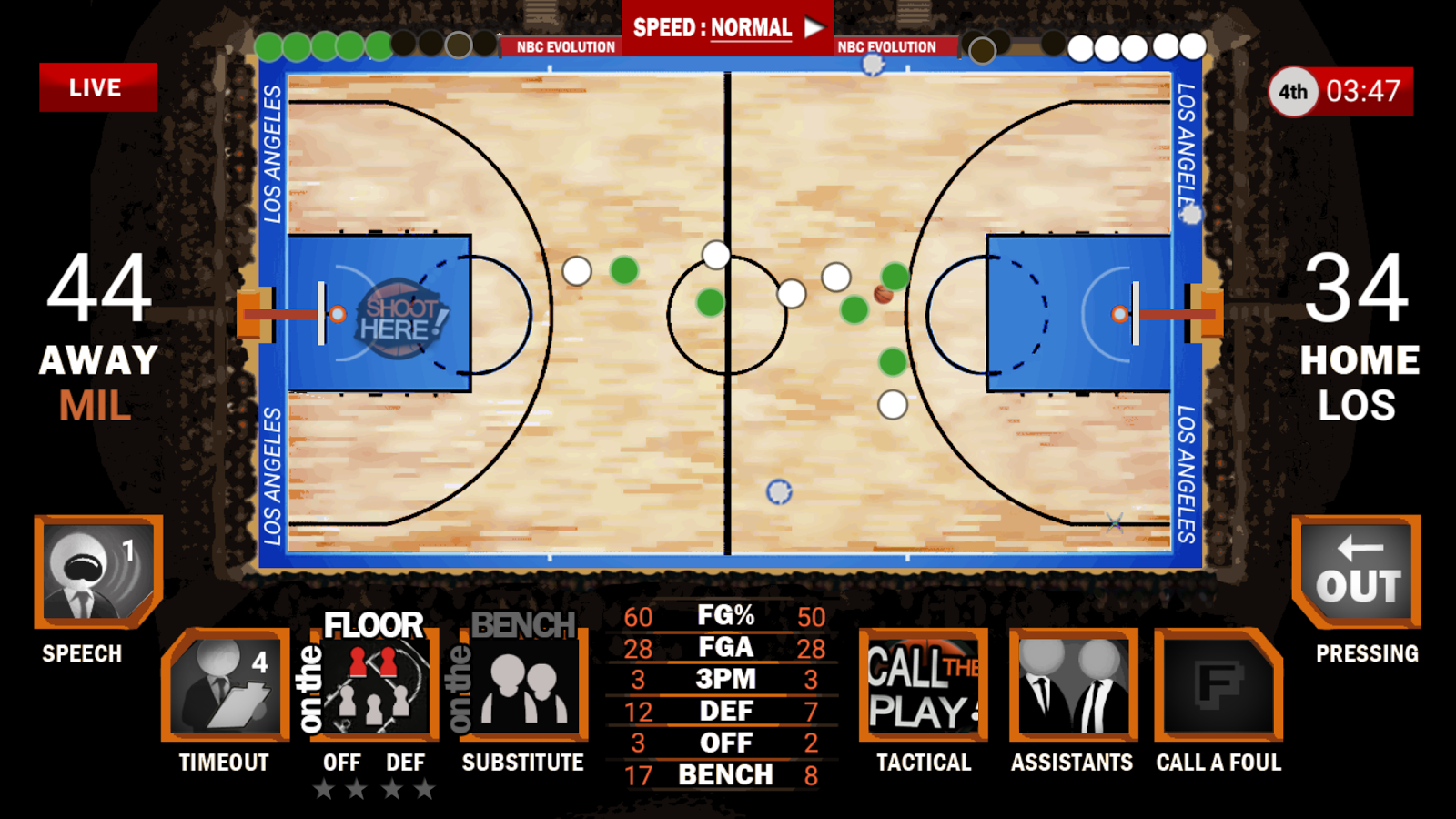Consult the Assistants

click(x=1072, y=687)
